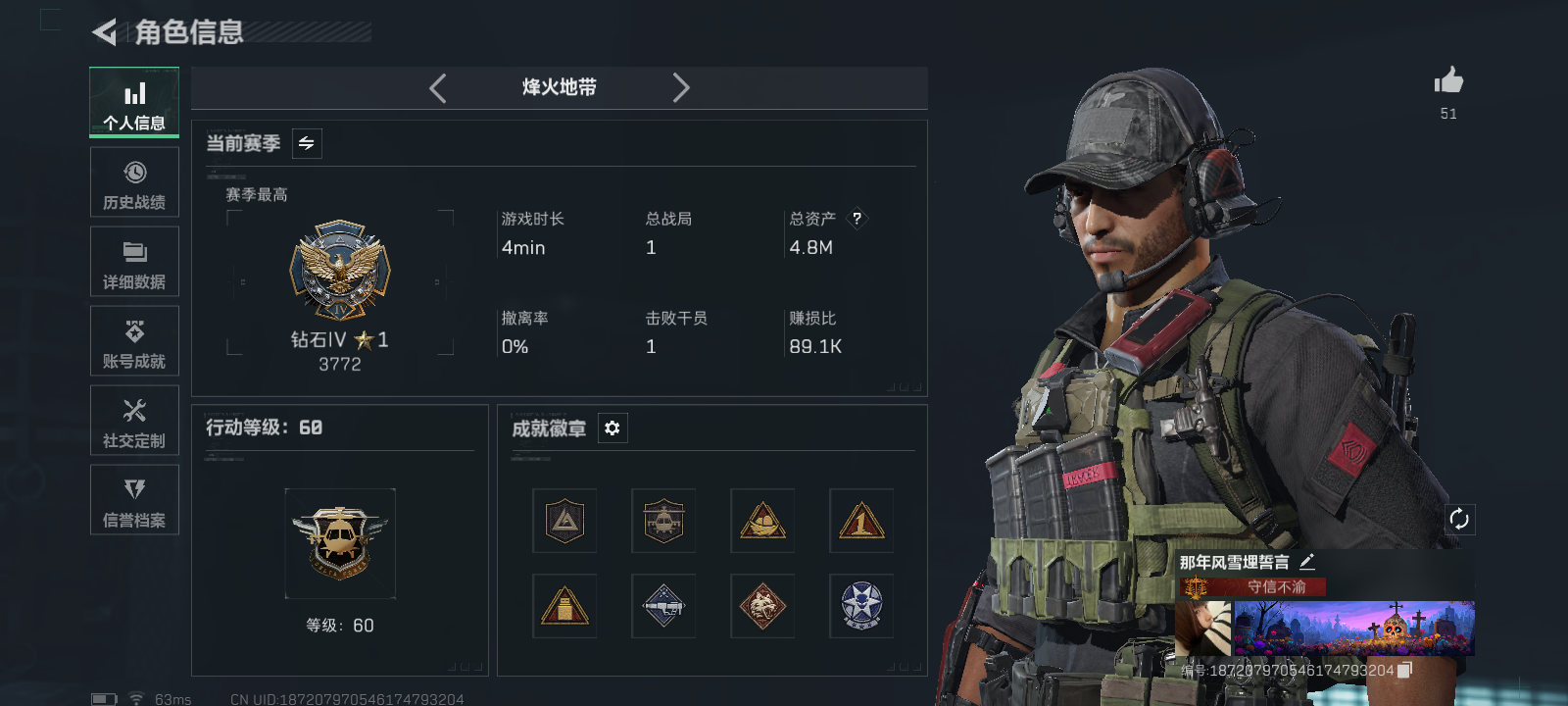The height and width of the screenshot is (706, 1568).
Task: Open the 历史战绩 history panel
Action: click(x=133, y=181)
